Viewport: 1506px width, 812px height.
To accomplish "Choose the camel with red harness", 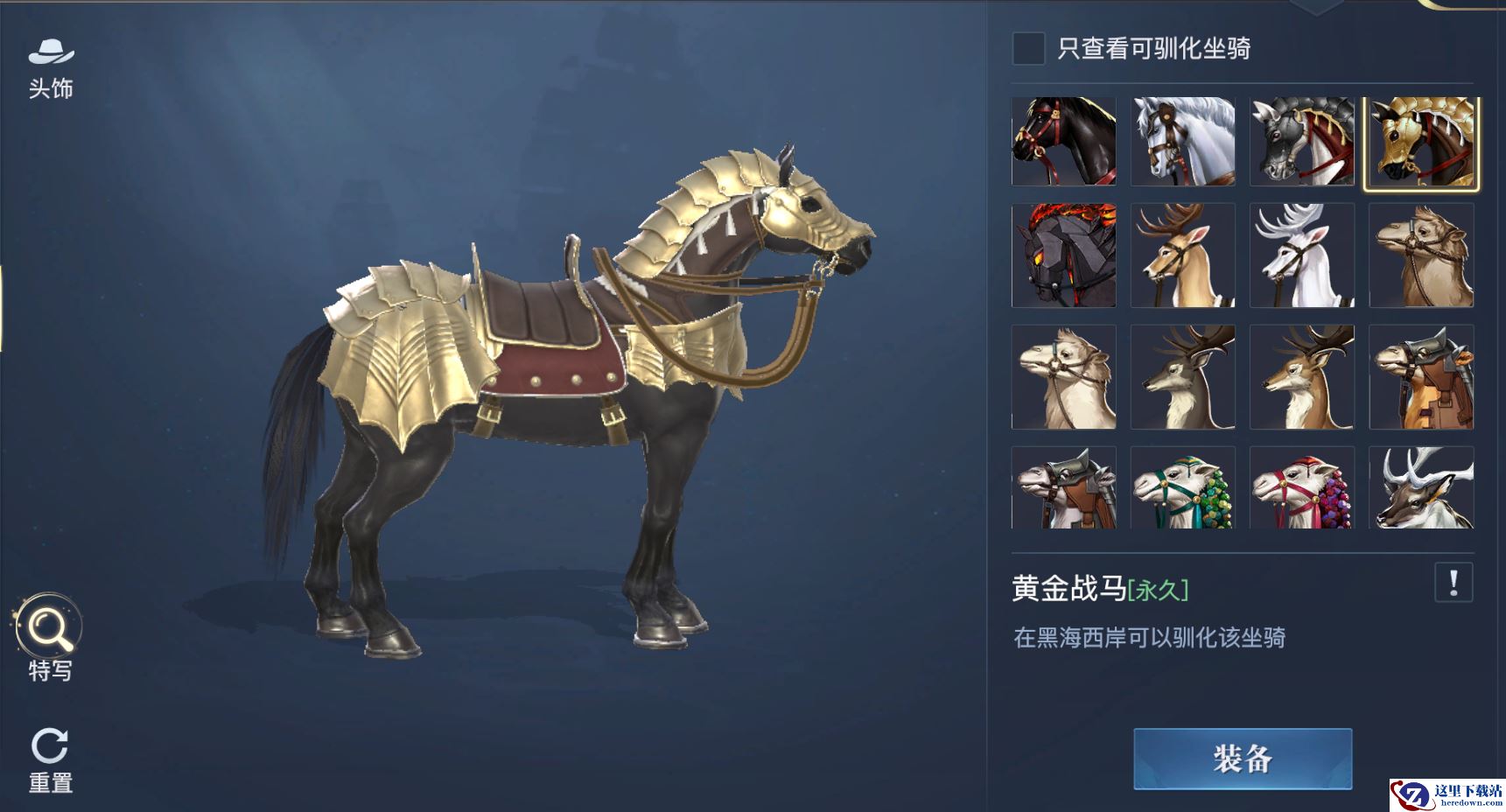I will (1302, 487).
